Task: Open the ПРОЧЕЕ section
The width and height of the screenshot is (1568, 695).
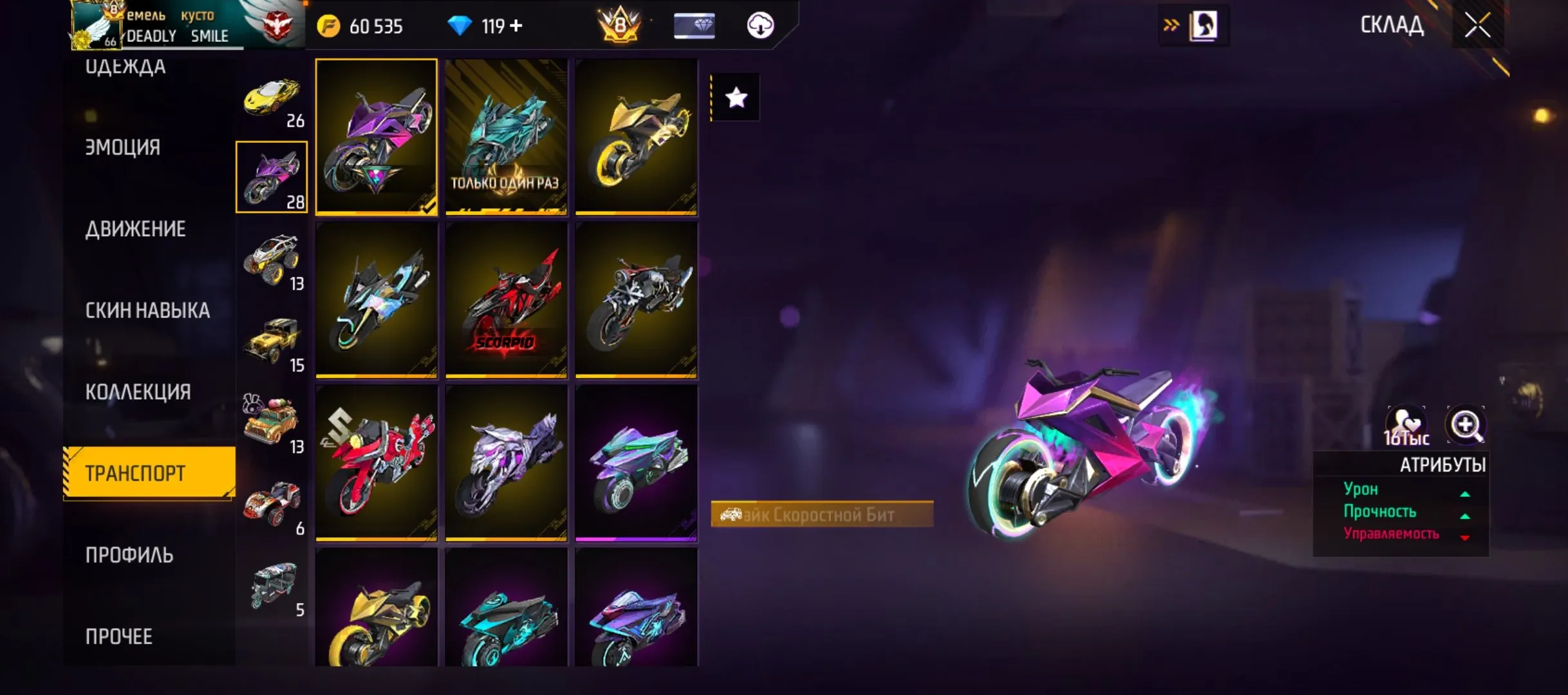Action: coord(119,636)
